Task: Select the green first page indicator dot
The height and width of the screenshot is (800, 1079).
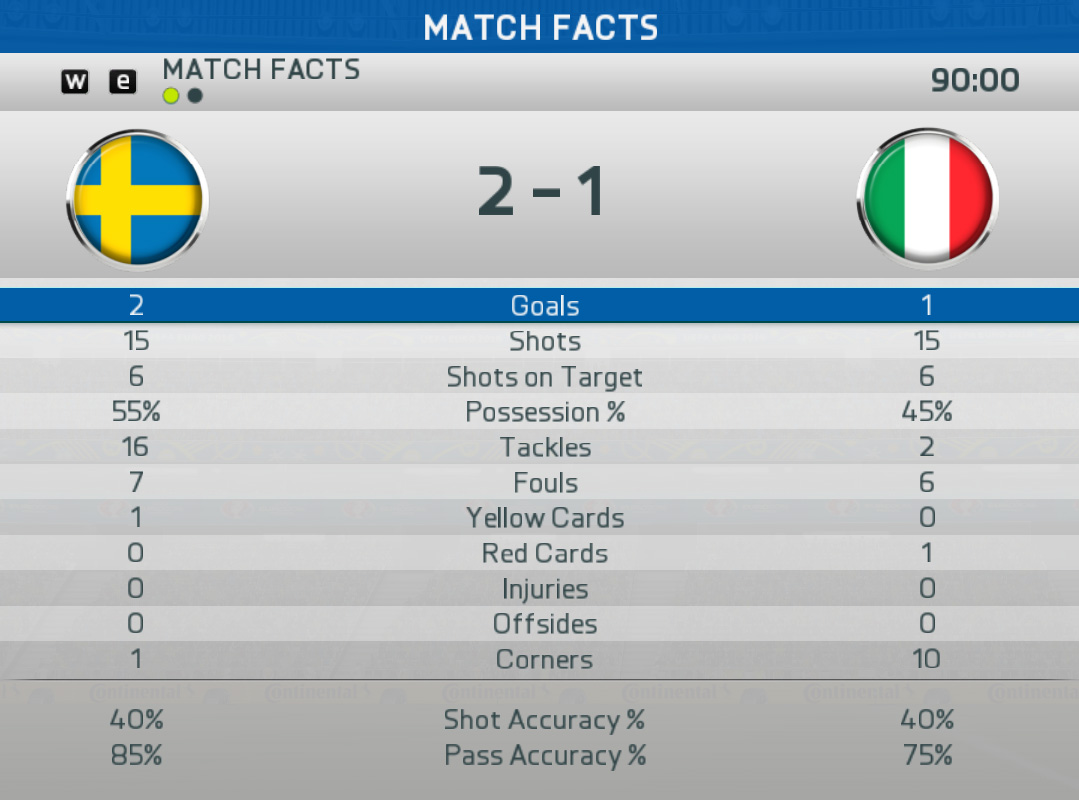Action: tap(171, 96)
